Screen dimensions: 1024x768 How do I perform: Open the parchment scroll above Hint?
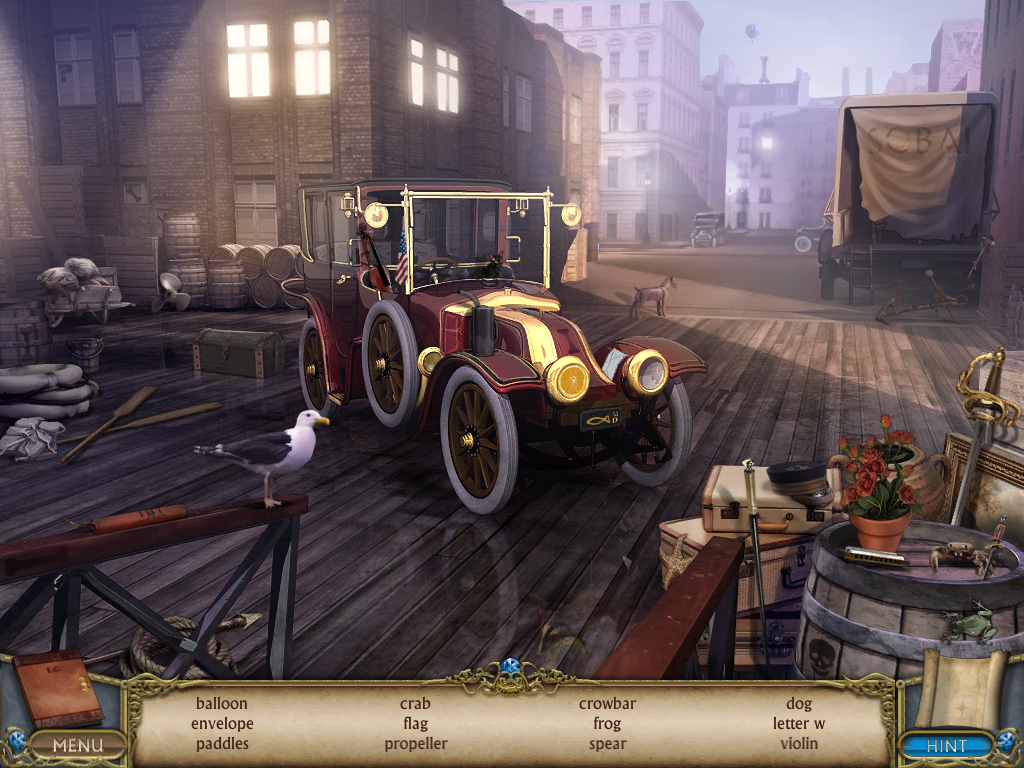[x=958, y=688]
